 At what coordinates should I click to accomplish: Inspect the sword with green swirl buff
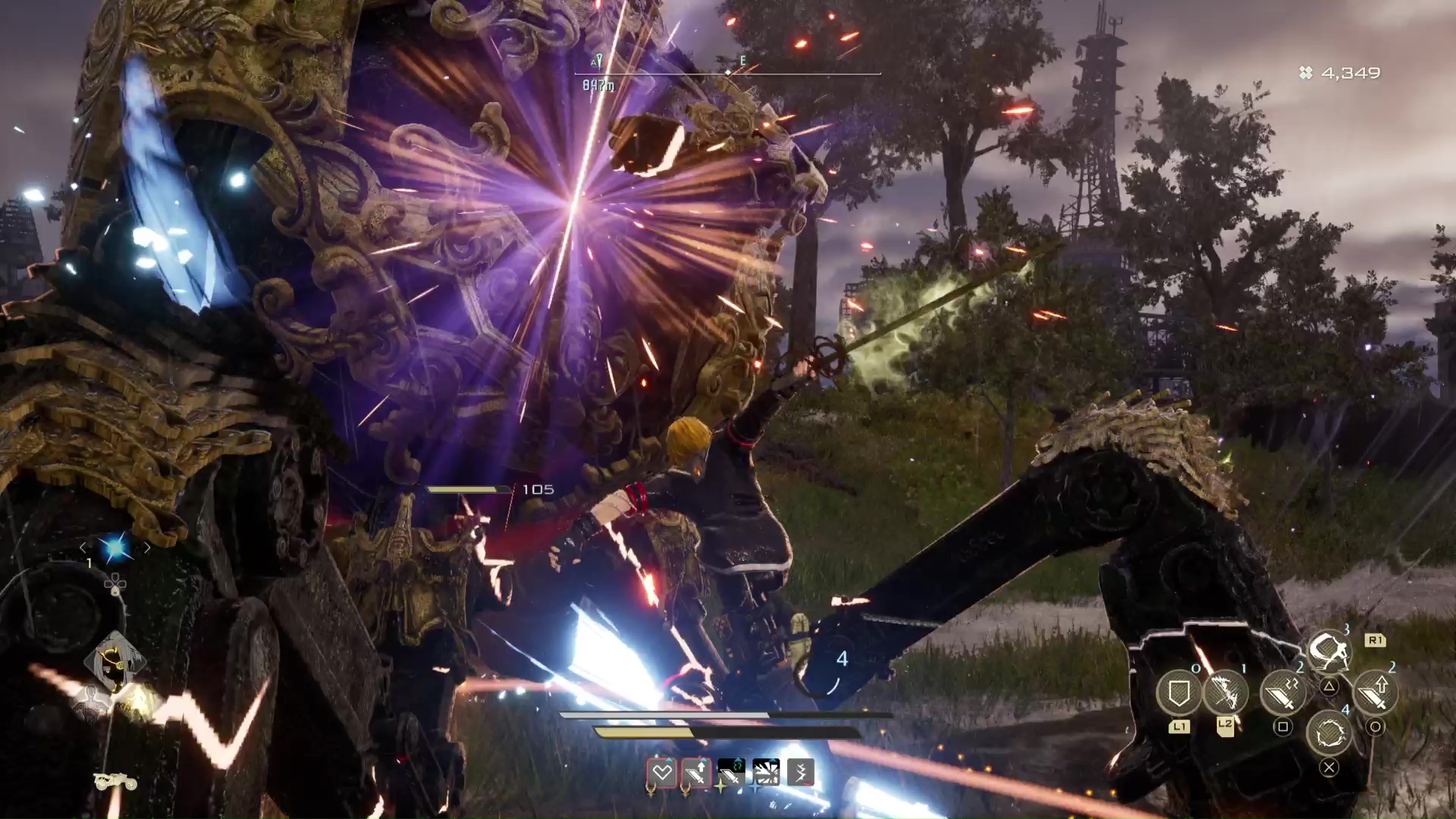731,773
